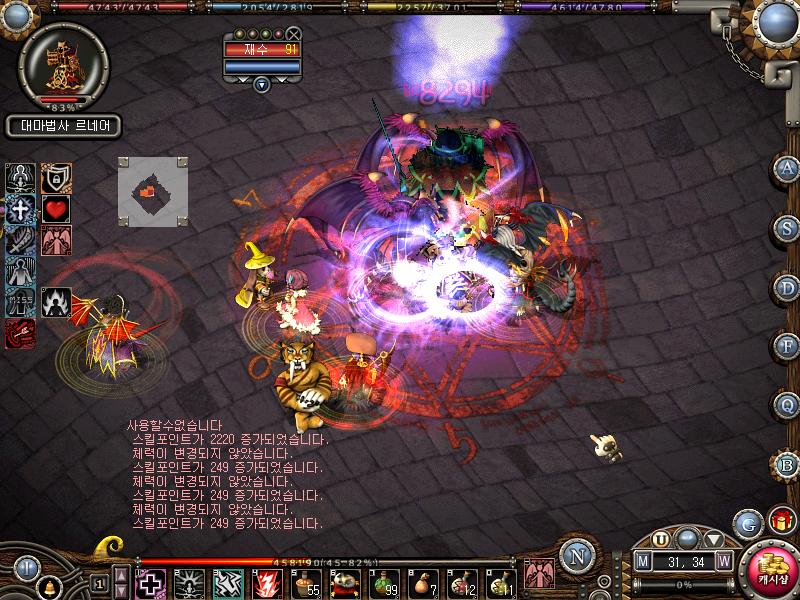The height and width of the screenshot is (600, 800).
Task: Activate the red lightning bolt skill slot
Action: pos(267,581)
